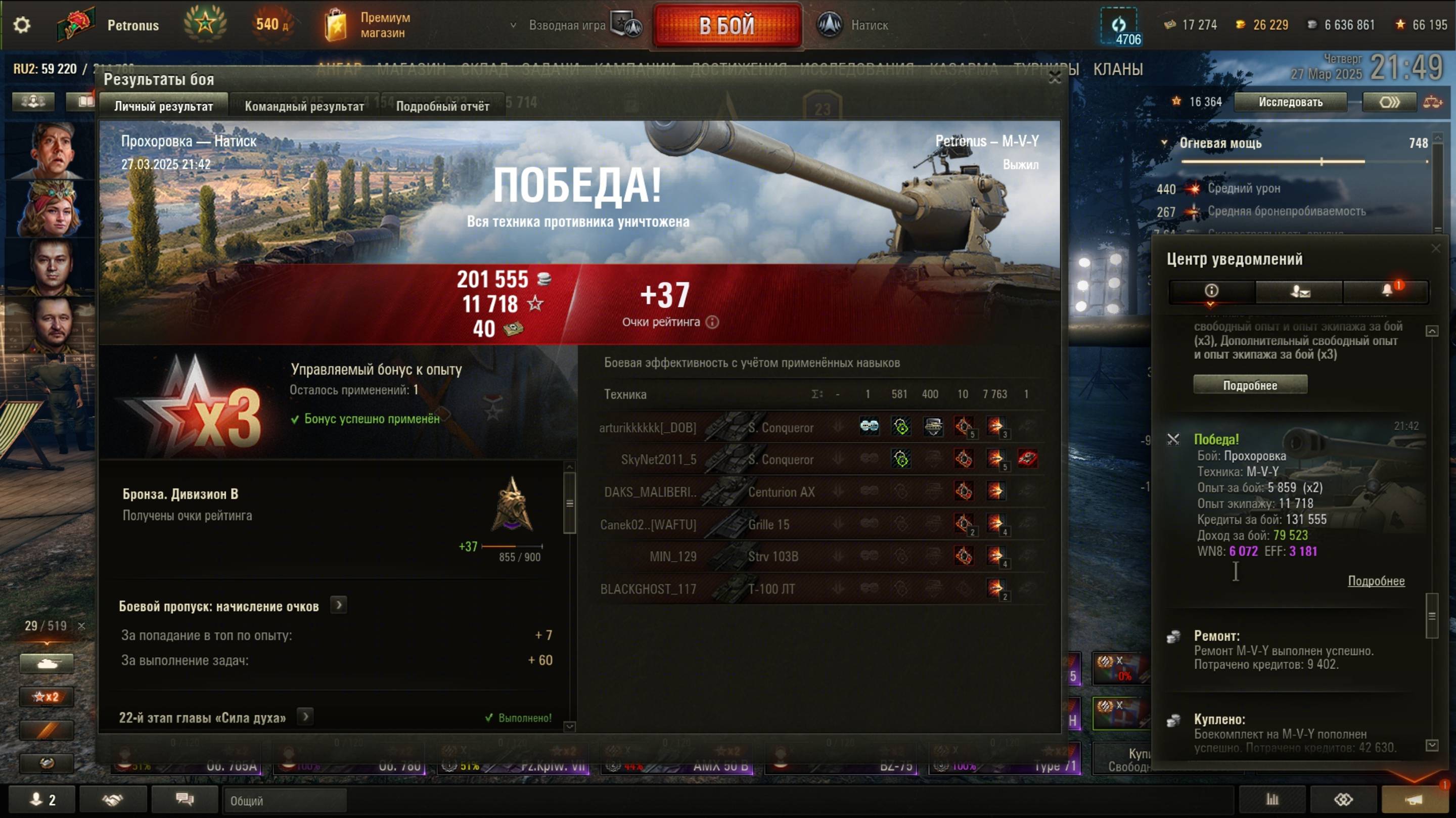Click «Подробнее» button in the notification center
Screen dimensions: 1456x818
click(x=1250, y=386)
